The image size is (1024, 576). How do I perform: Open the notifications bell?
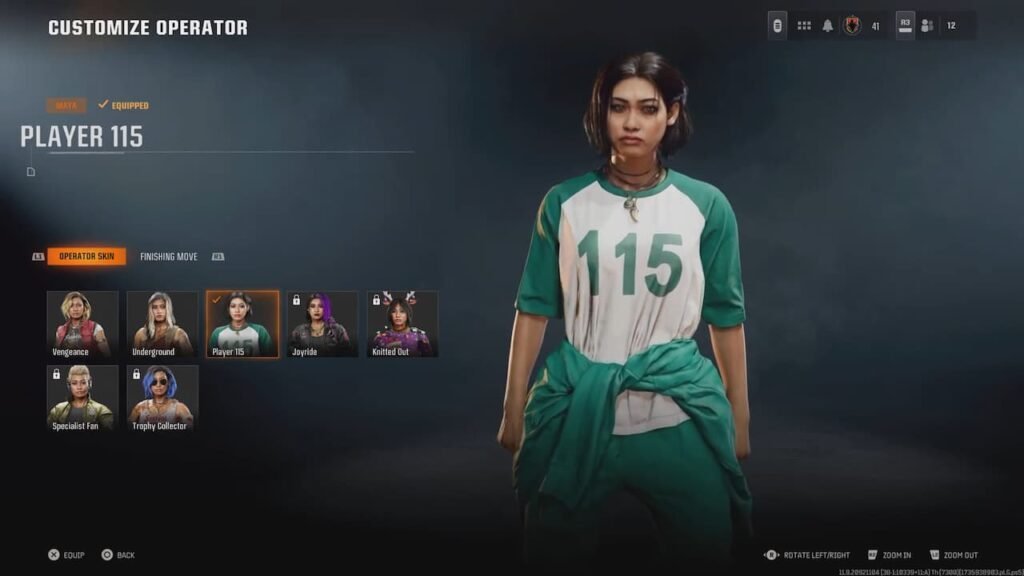pyautogui.click(x=827, y=26)
